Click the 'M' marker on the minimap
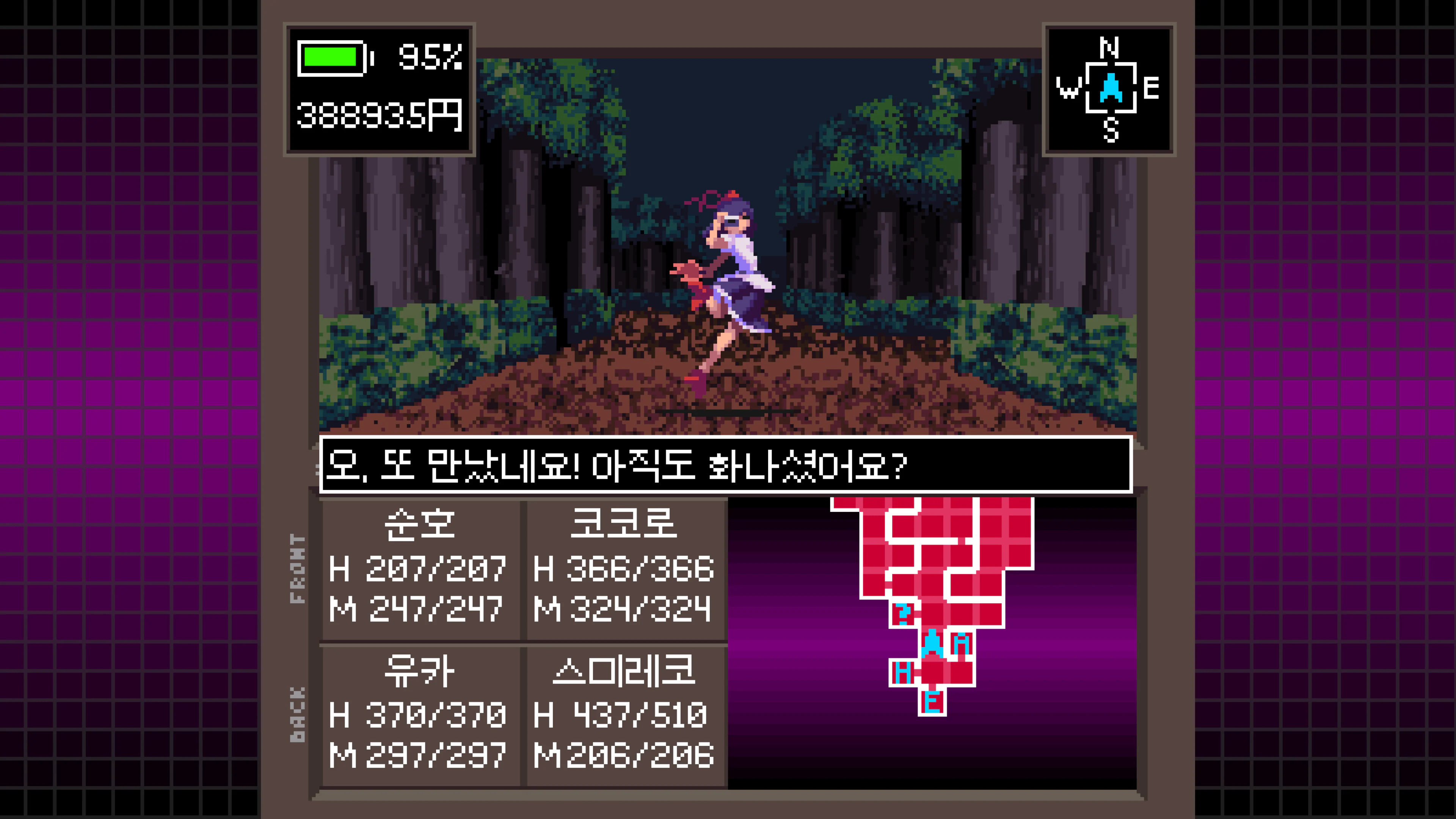 962,643
